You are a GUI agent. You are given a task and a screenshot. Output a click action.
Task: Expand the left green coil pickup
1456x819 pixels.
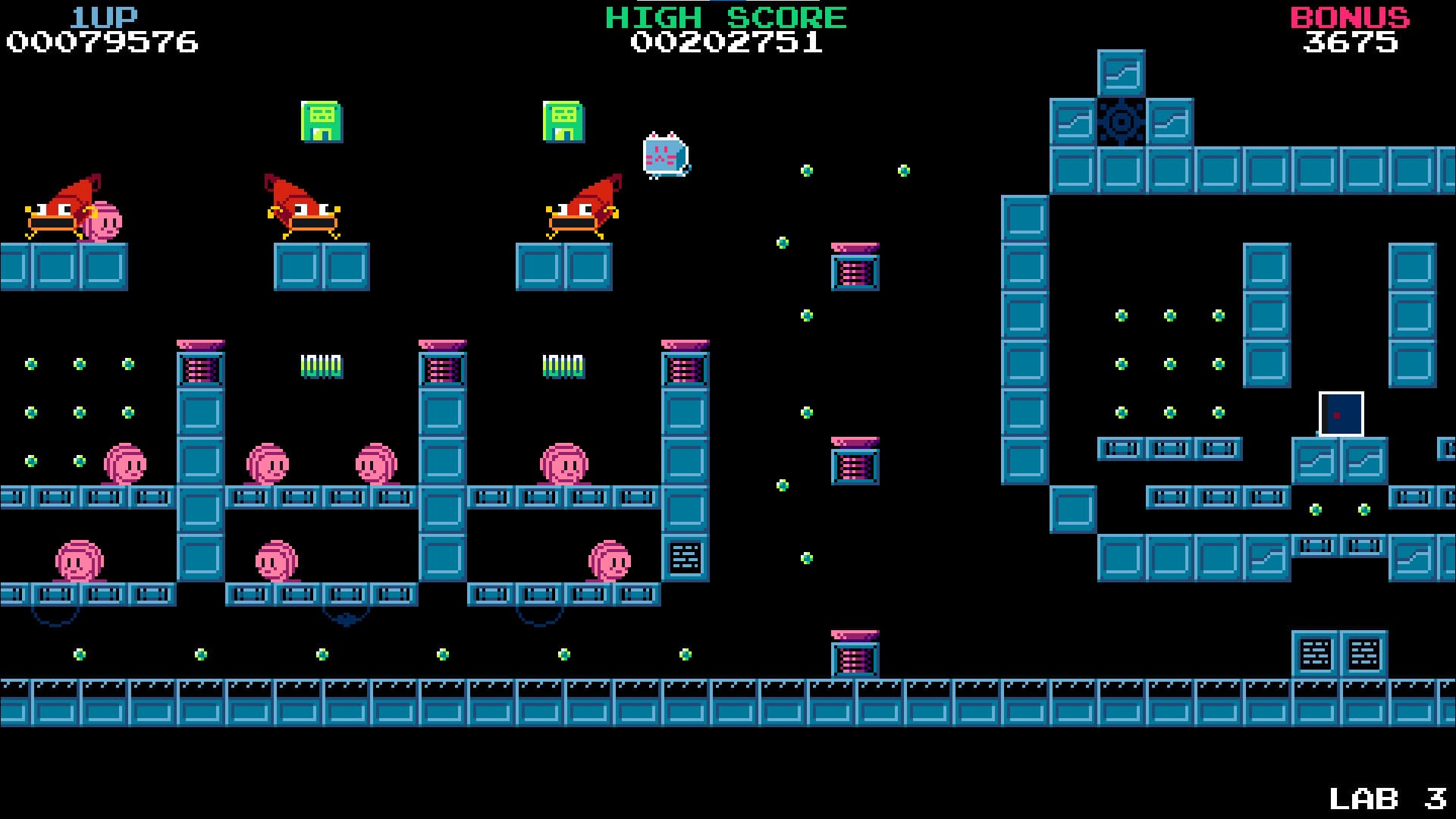(322, 366)
